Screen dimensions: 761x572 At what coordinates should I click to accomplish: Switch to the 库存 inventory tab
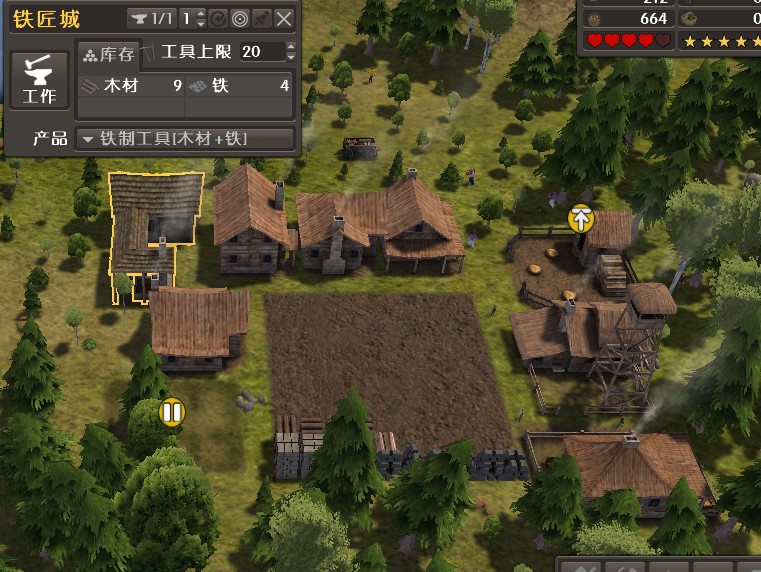108,54
